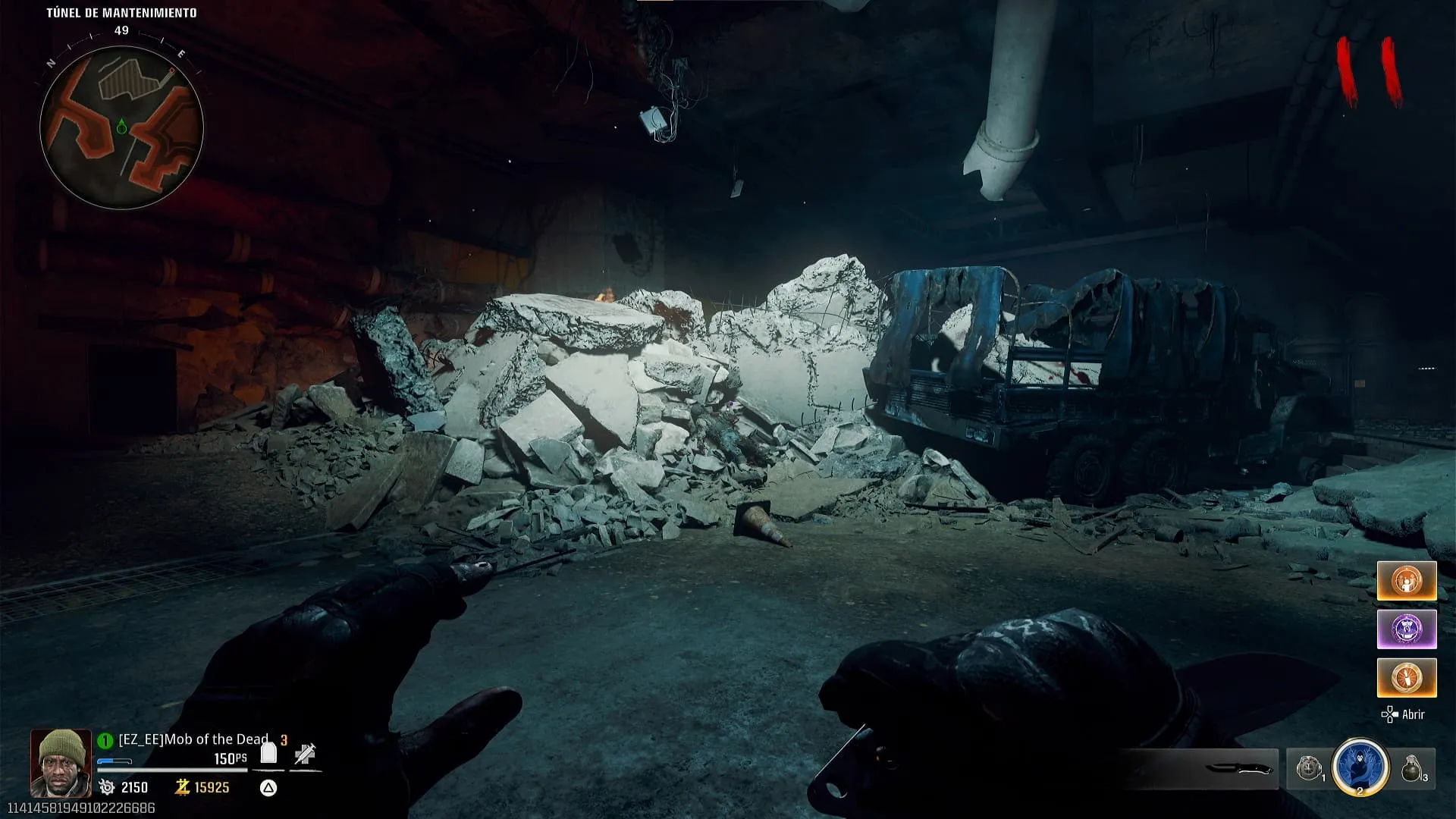Select the tactical equipment slot
Image resolution: width=1456 pixels, height=819 pixels.
click(x=1309, y=769)
